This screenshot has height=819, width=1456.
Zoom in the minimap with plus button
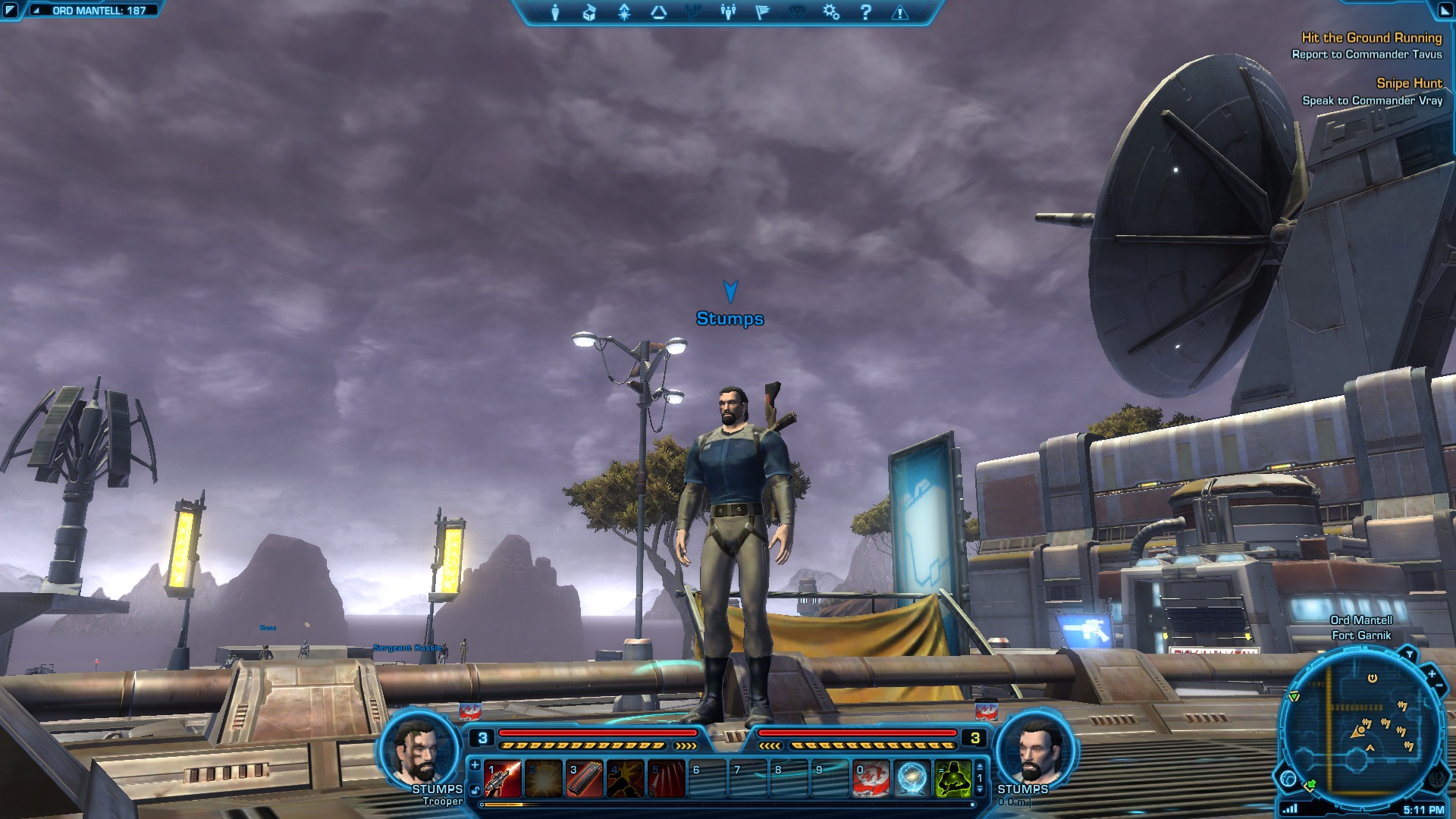[1432, 673]
